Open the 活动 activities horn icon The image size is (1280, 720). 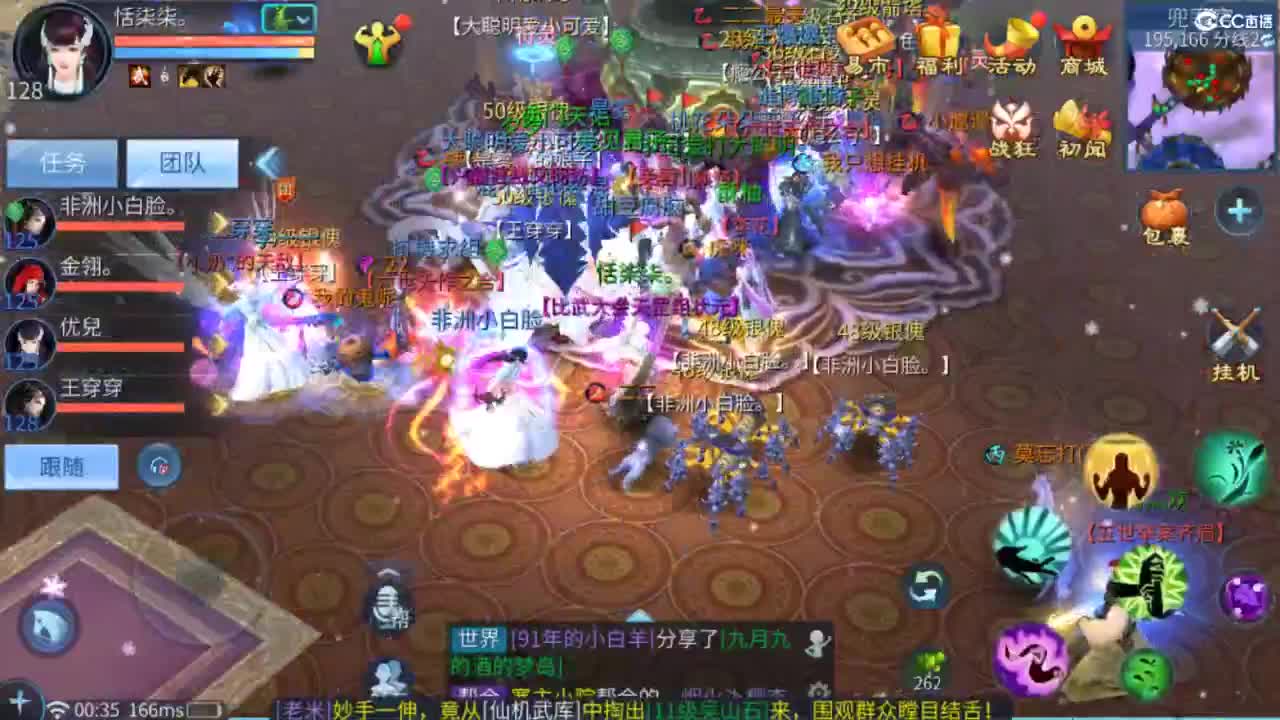point(1011,40)
